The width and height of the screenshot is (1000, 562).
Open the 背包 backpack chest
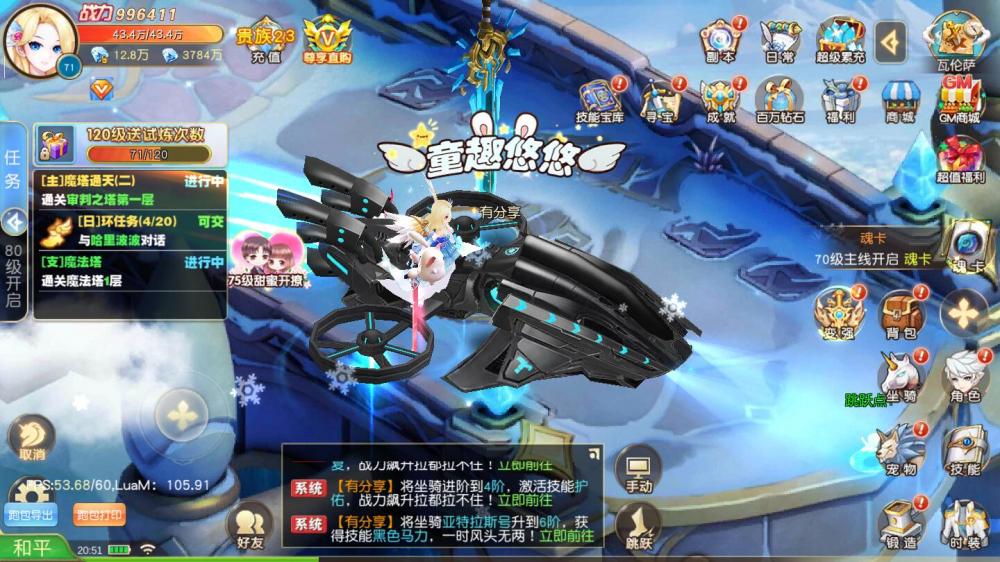900,313
